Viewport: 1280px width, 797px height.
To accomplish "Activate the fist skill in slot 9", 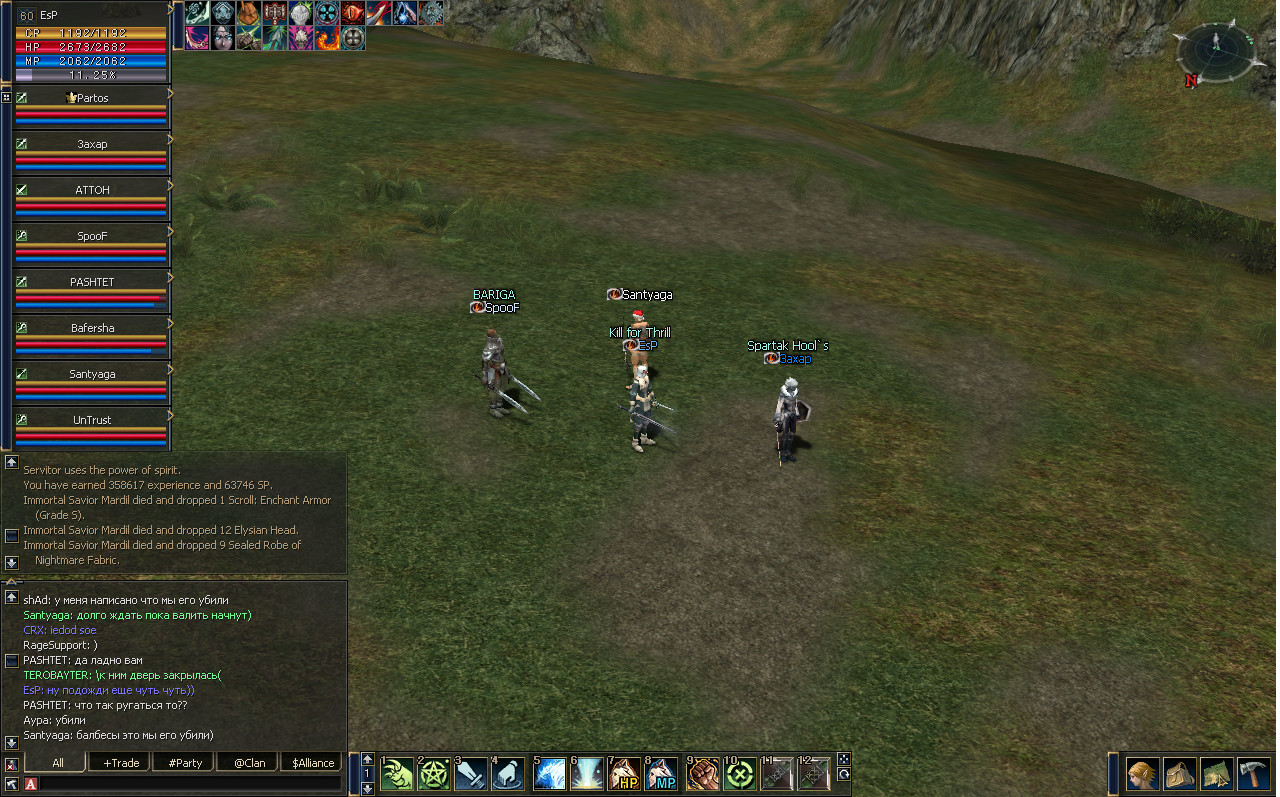I will (x=701, y=774).
